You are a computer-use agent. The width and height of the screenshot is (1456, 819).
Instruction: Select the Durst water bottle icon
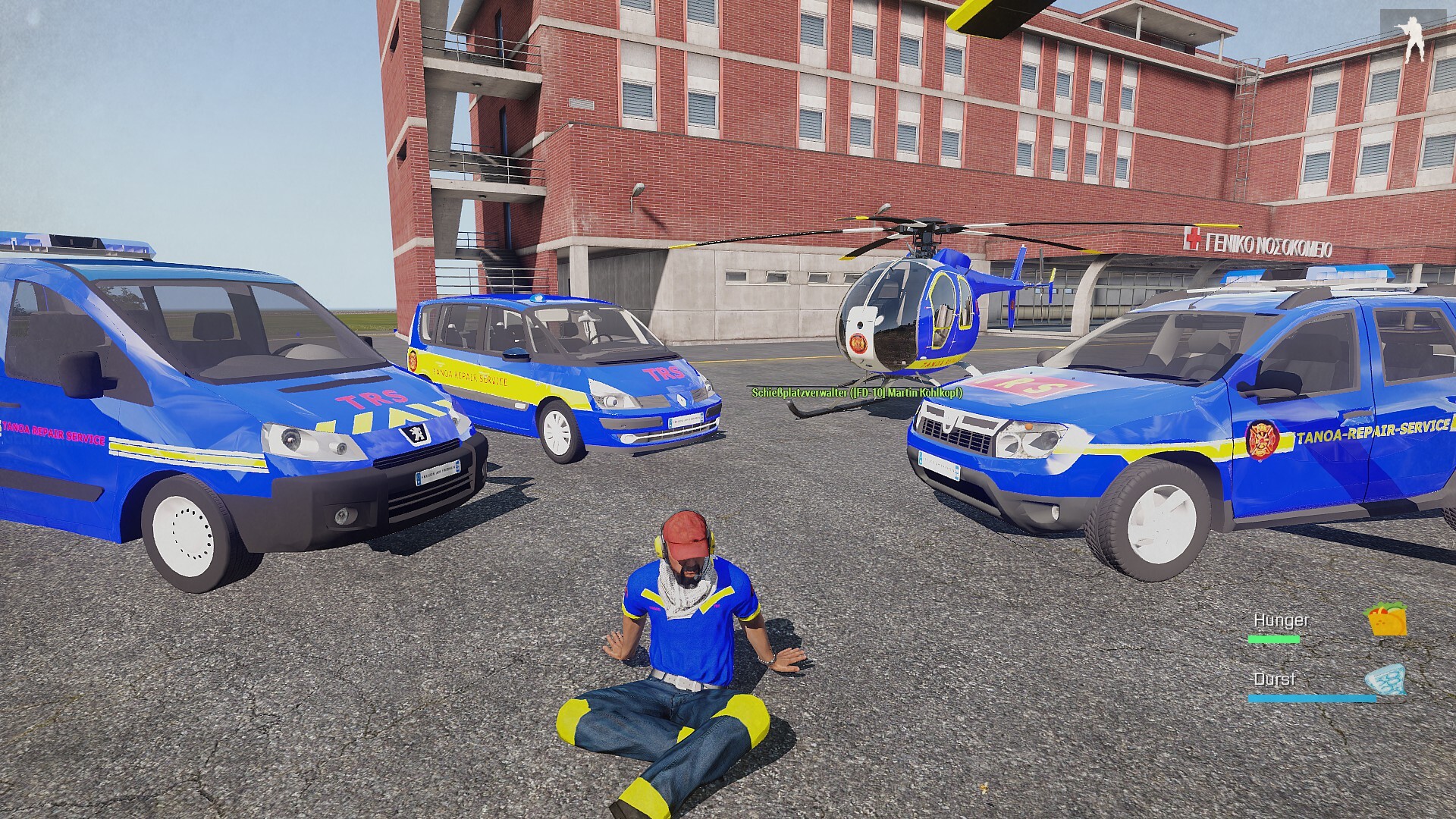click(x=1385, y=679)
